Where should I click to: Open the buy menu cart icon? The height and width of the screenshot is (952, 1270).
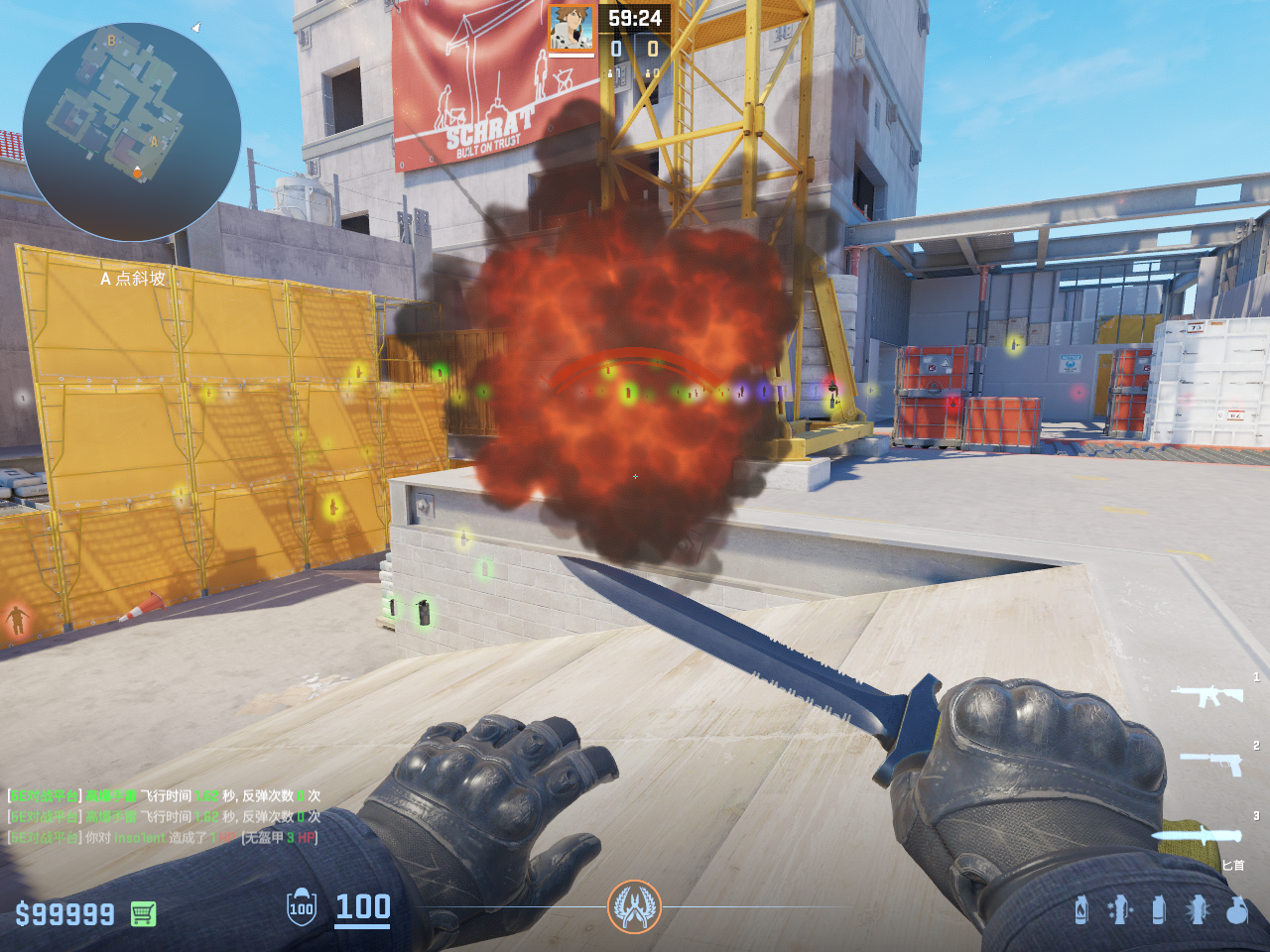pyautogui.click(x=143, y=913)
